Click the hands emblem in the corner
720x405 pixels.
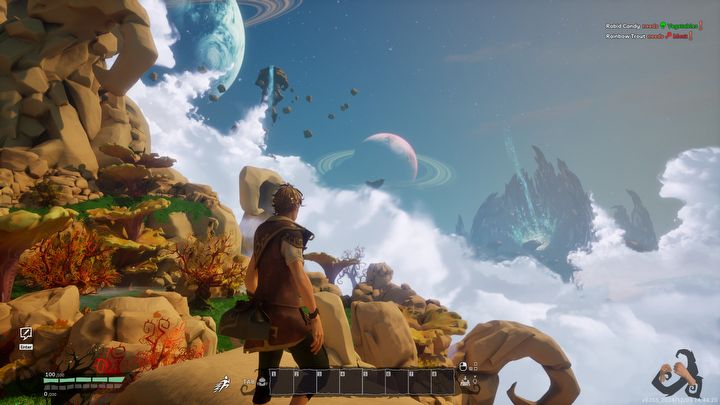coord(676,375)
